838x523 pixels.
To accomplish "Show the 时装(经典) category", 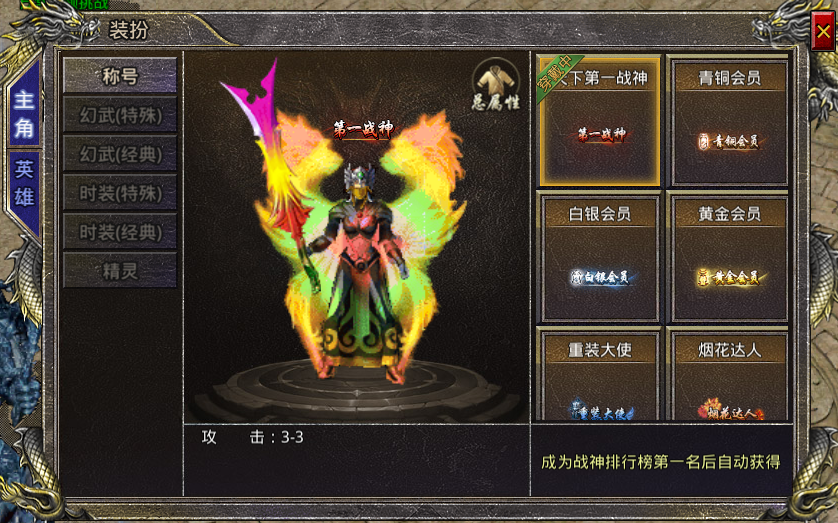I will [x=120, y=232].
